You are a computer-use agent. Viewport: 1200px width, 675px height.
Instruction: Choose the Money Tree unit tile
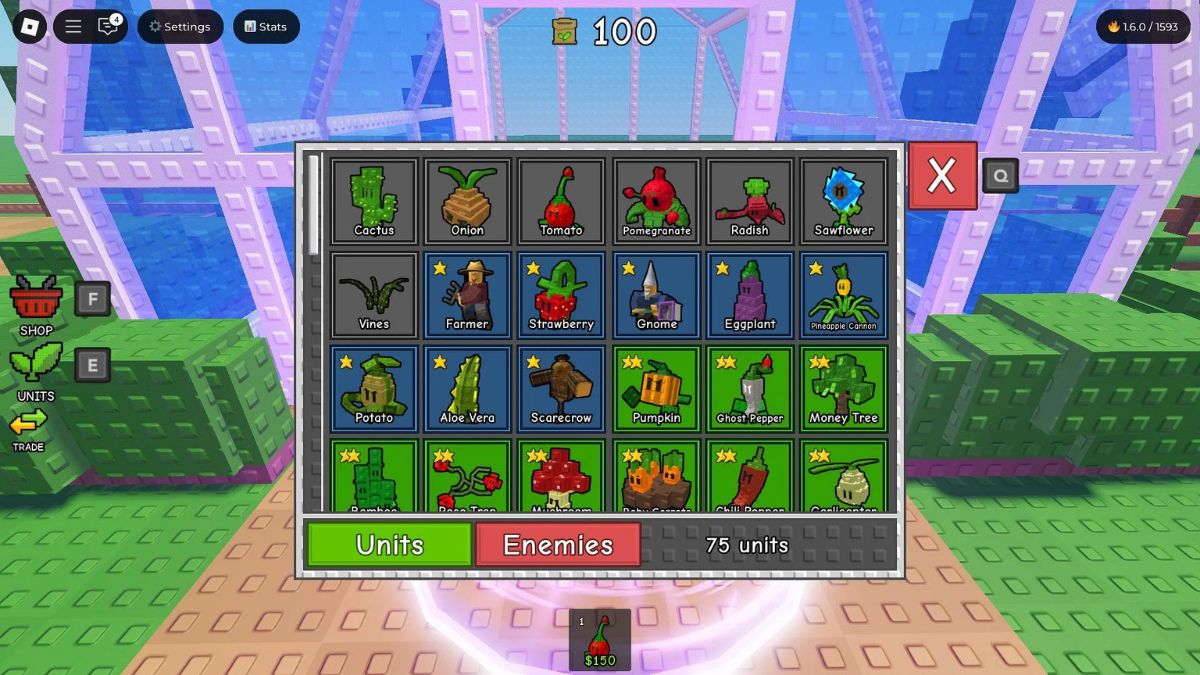tap(844, 390)
